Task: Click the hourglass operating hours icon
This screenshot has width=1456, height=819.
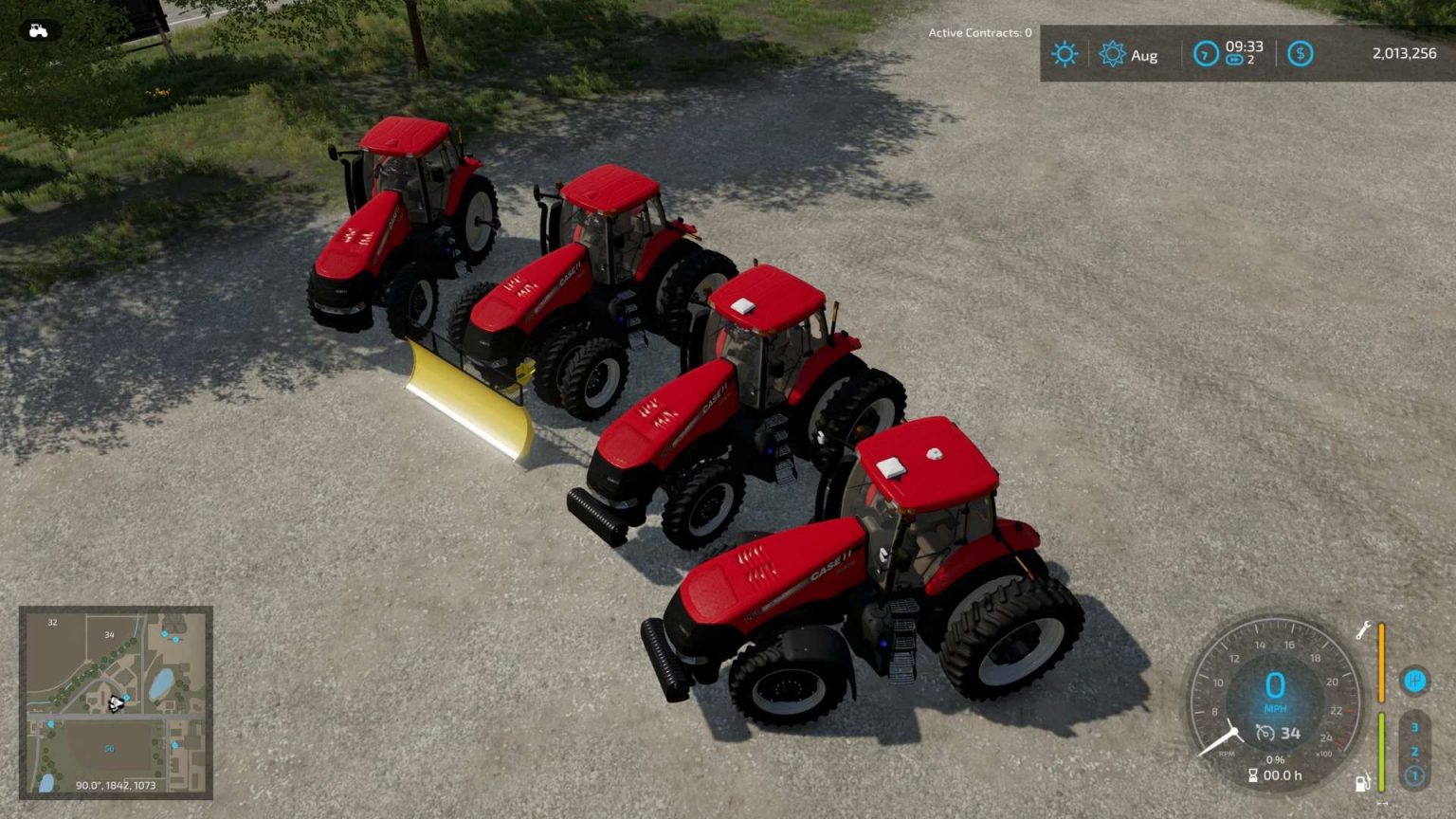Action: click(x=1253, y=774)
